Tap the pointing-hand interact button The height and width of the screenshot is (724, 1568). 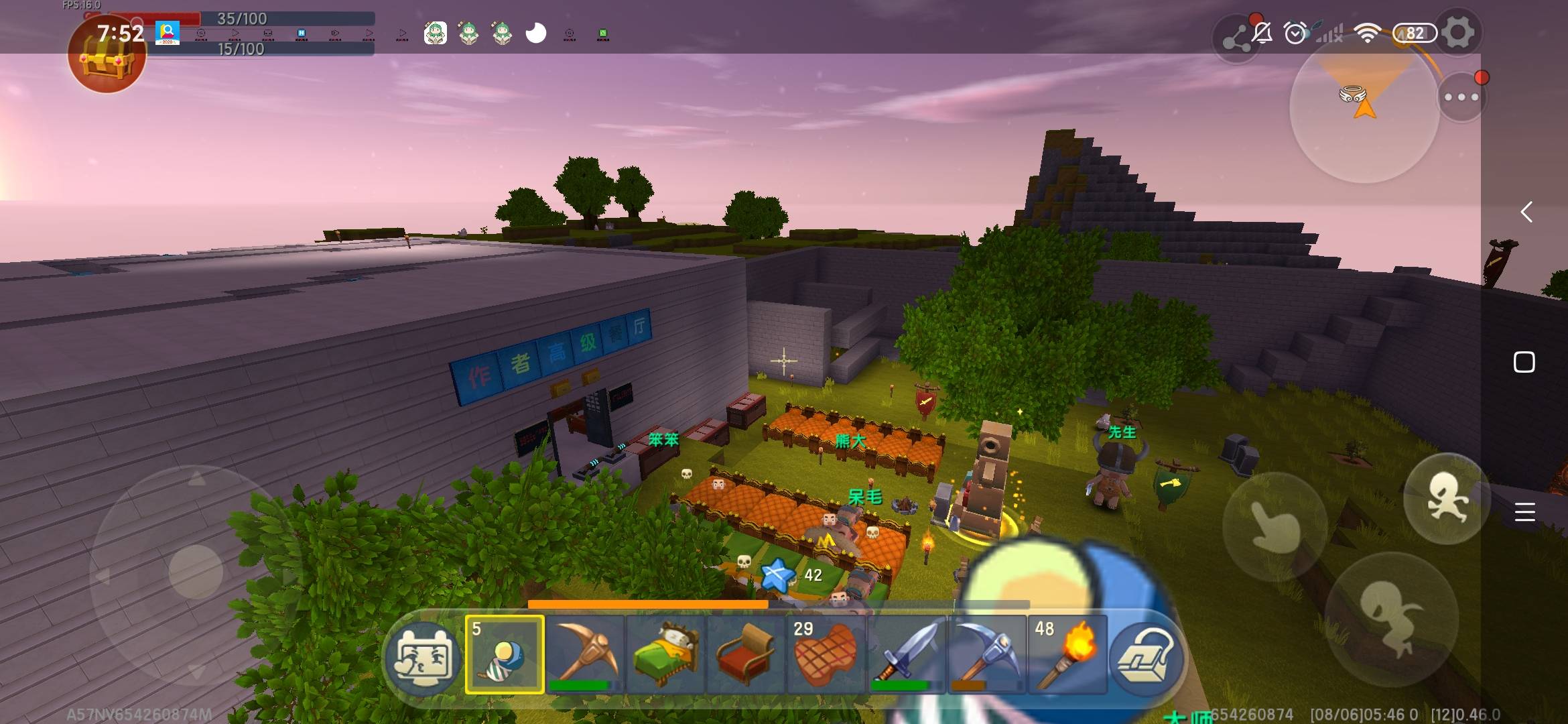coord(1275,526)
